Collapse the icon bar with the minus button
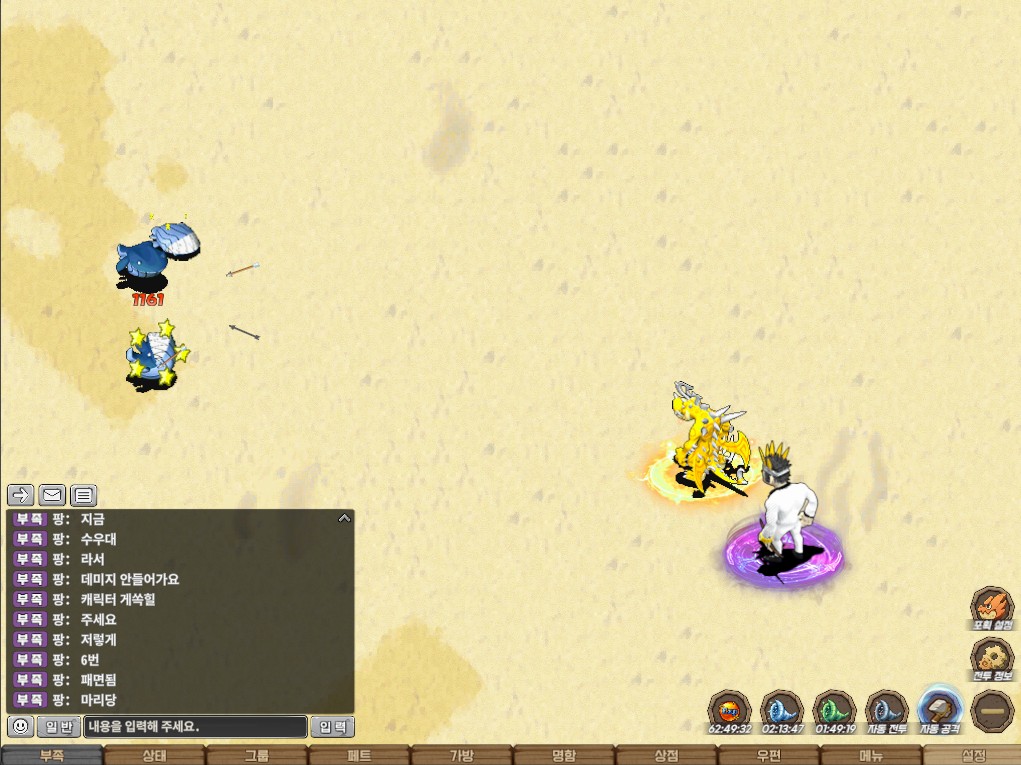The width and height of the screenshot is (1021, 765). click(x=991, y=711)
